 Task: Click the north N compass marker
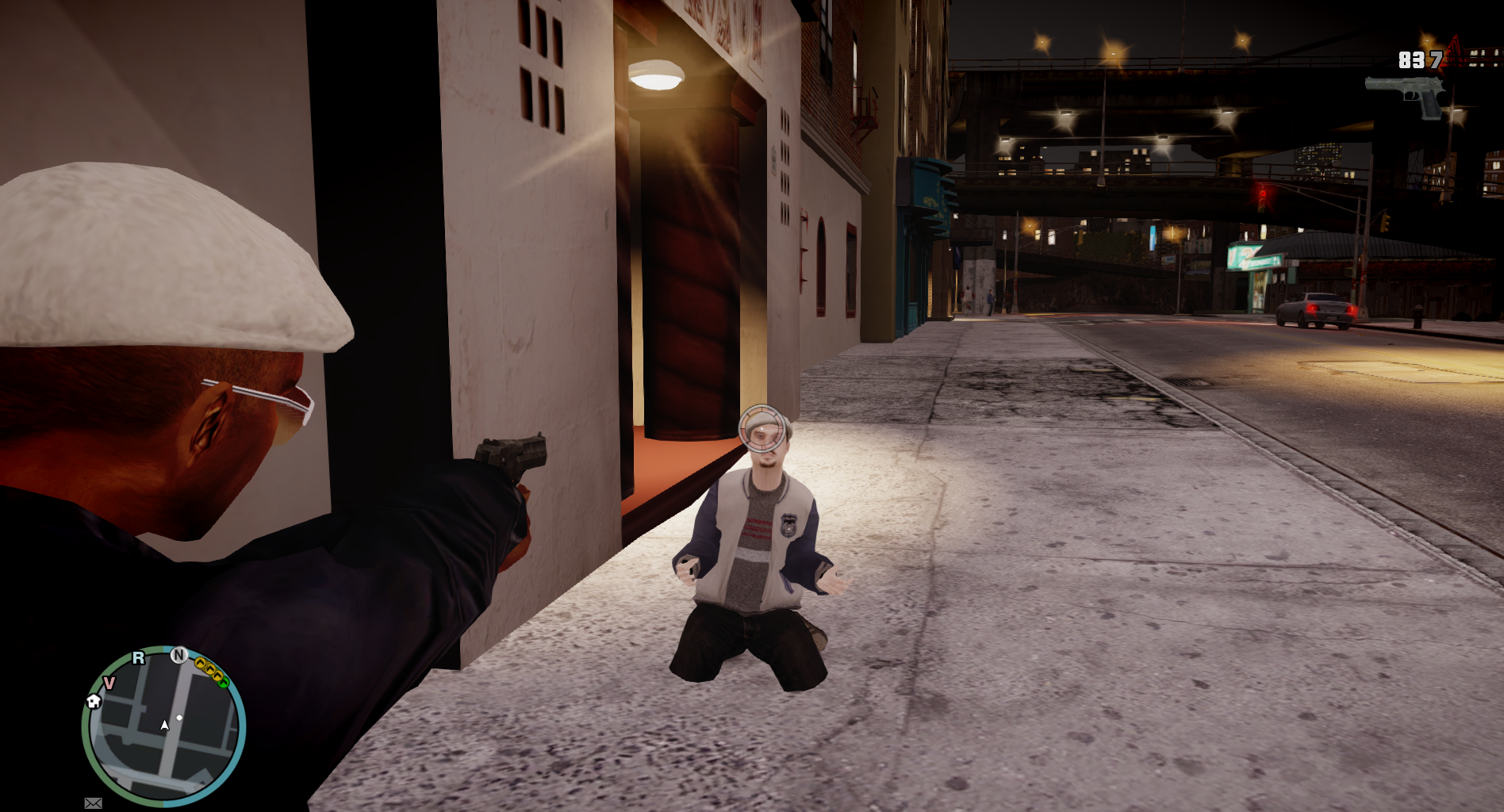click(x=179, y=655)
